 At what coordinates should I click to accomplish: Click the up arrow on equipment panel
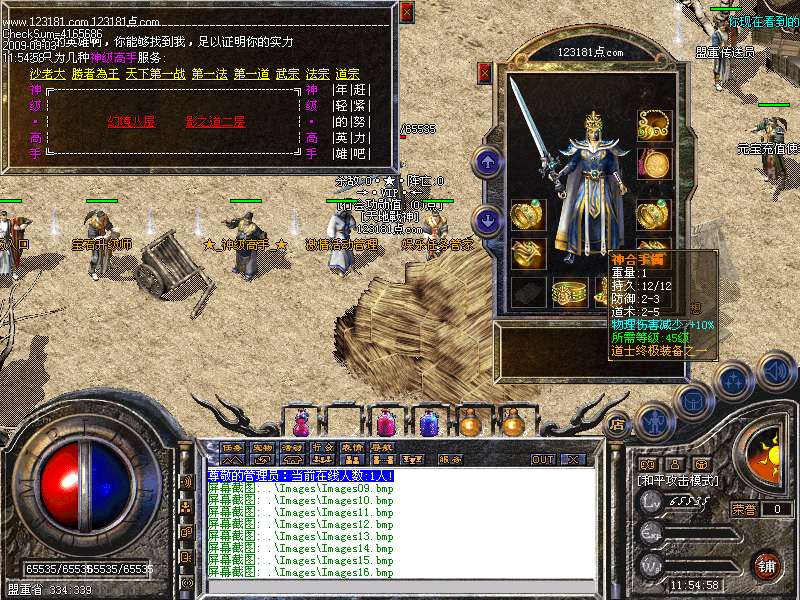488,161
